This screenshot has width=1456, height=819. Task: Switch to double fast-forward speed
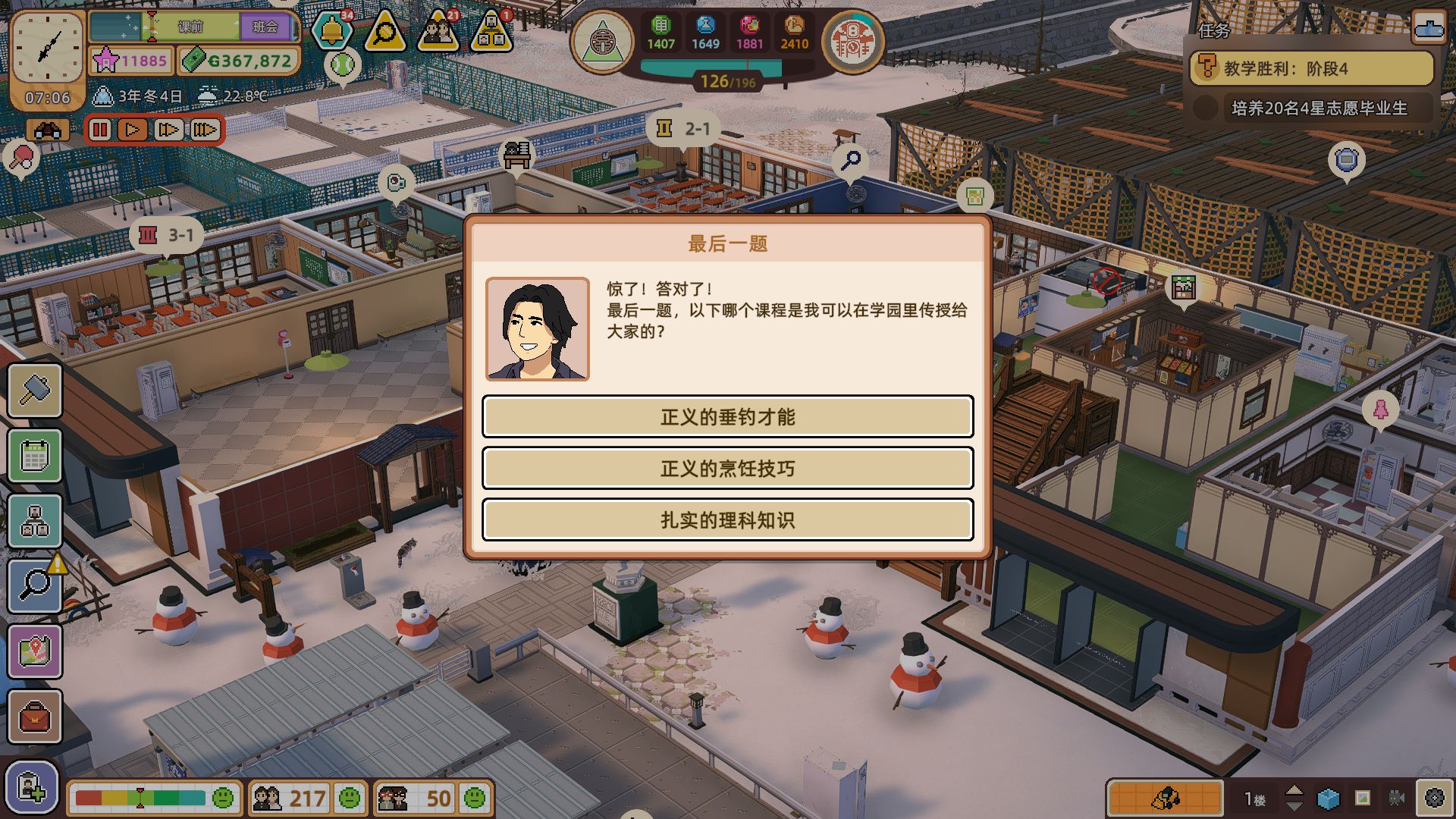click(x=168, y=130)
